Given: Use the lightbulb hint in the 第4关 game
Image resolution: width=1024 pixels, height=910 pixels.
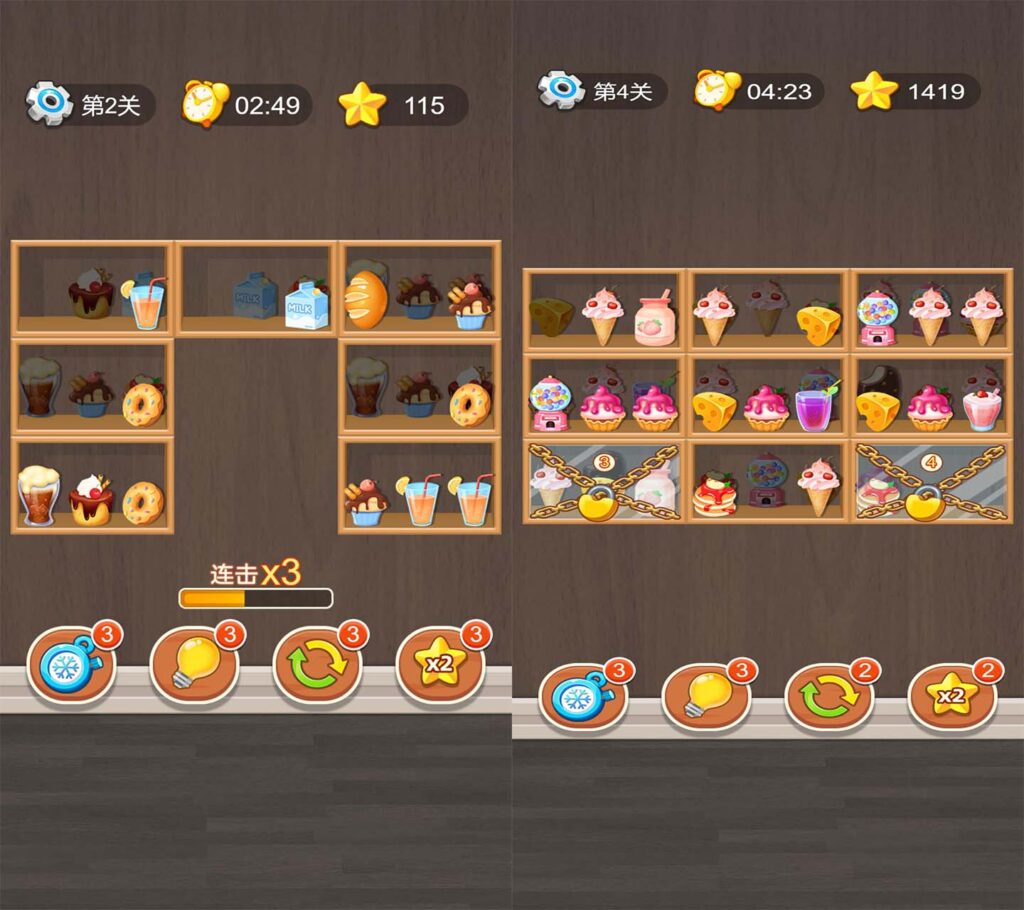Looking at the screenshot, I should (x=705, y=696).
